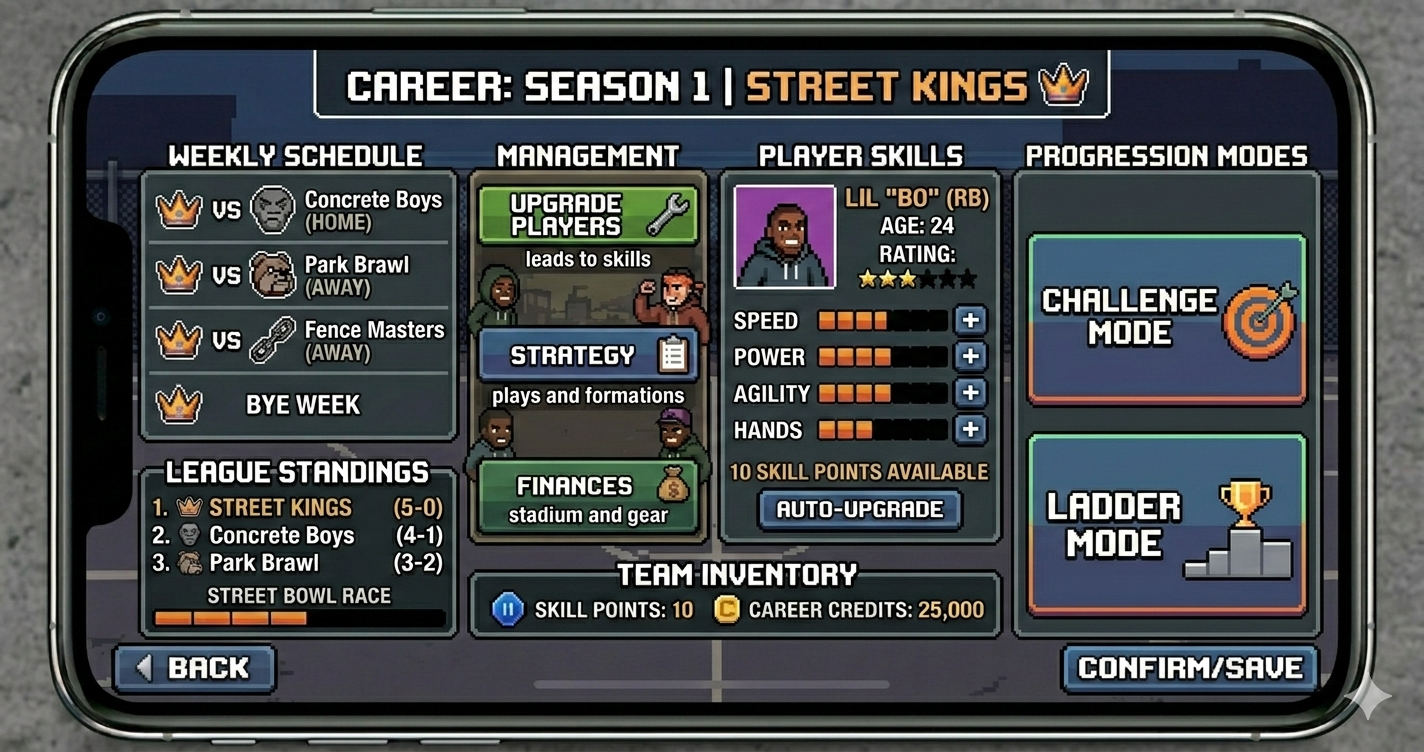This screenshot has width=1424, height=752.
Task: Enable Auto-Upgrade for skill points
Action: coord(859,509)
